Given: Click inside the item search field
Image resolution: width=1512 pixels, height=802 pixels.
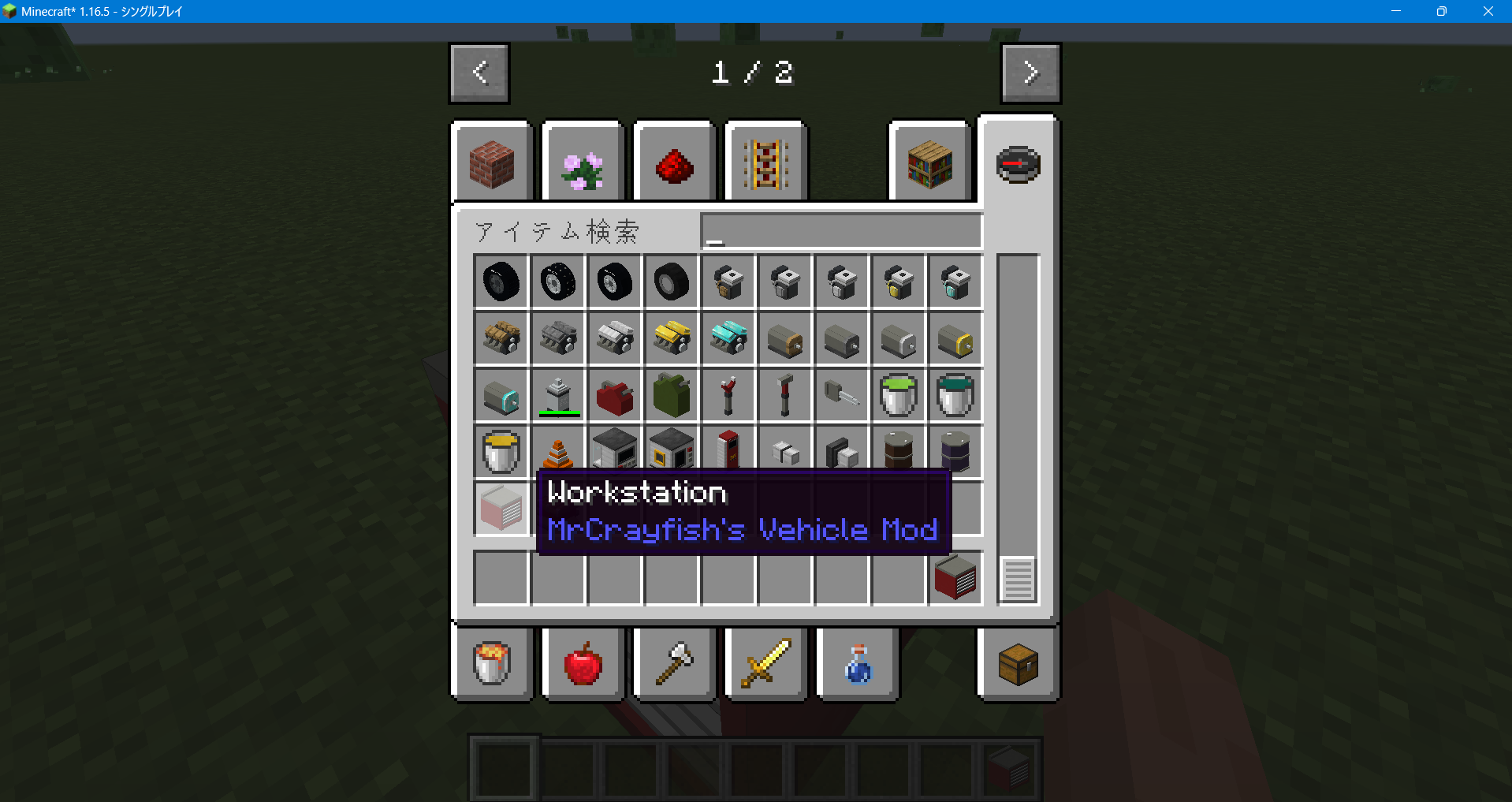Looking at the screenshot, I should pos(840,230).
